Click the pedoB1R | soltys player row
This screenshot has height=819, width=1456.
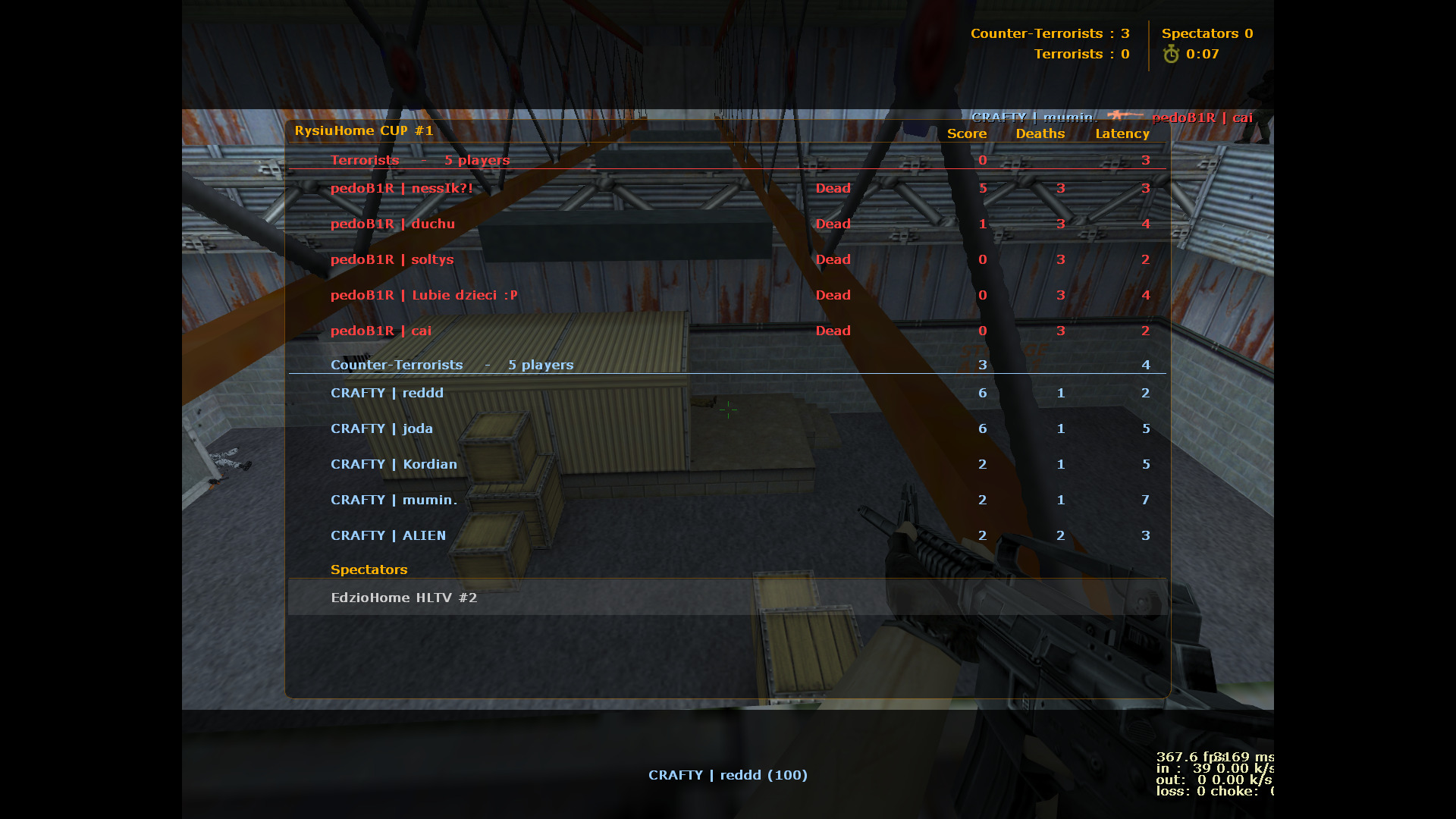(392, 259)
